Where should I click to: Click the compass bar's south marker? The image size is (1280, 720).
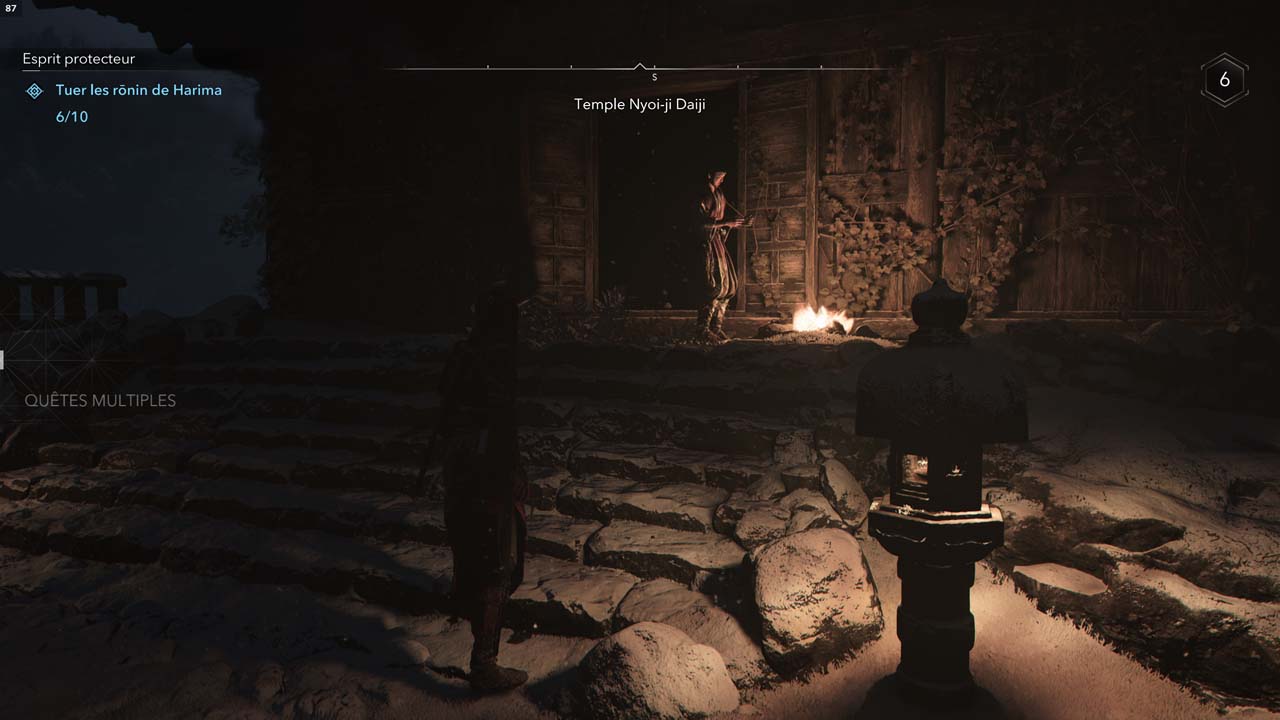(x=654, y=77)
